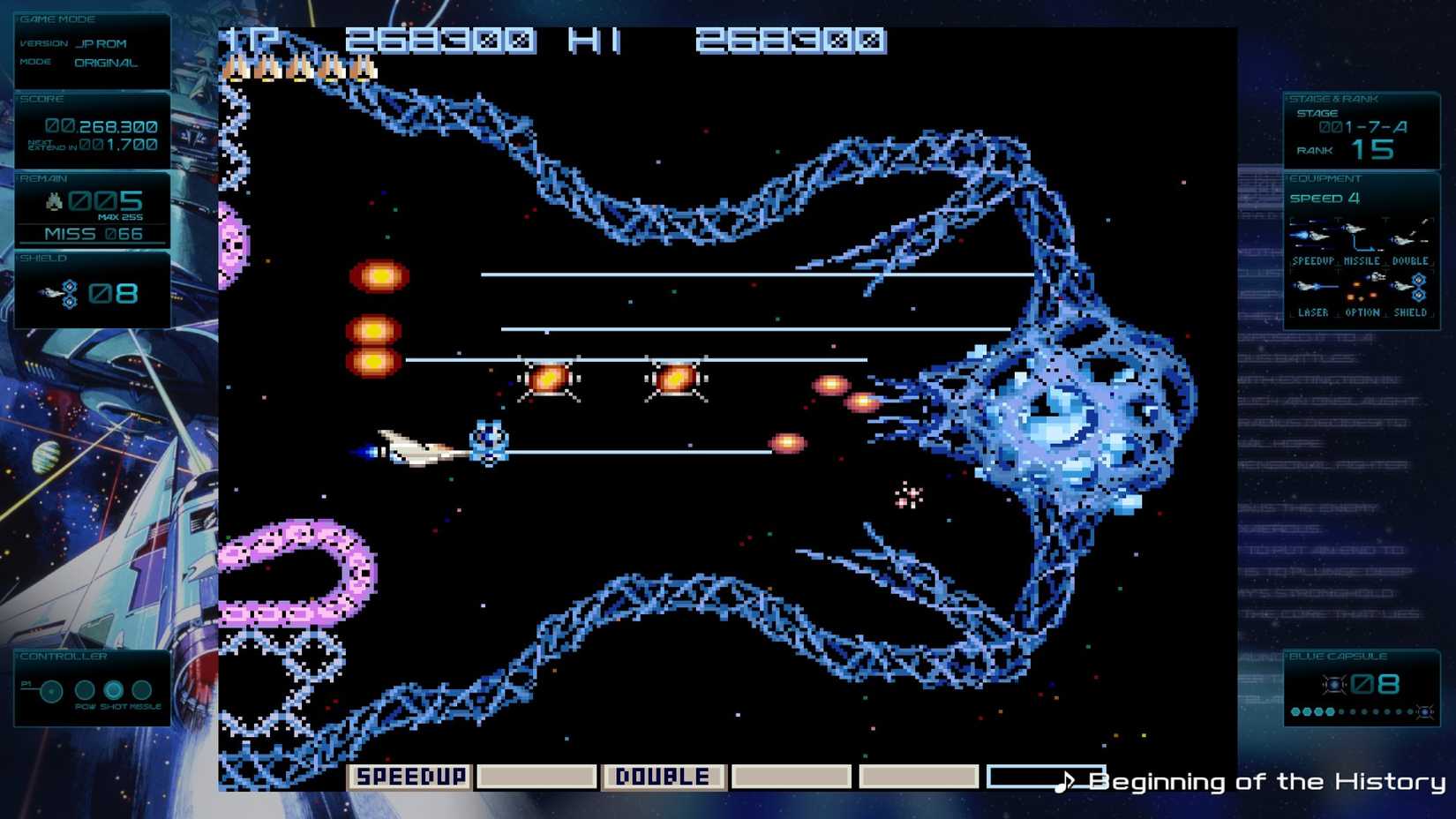The image size is (1456, 819).
Task: Toggle the SHOT button lamp in the Controller panel
Action: pos(113,690)
